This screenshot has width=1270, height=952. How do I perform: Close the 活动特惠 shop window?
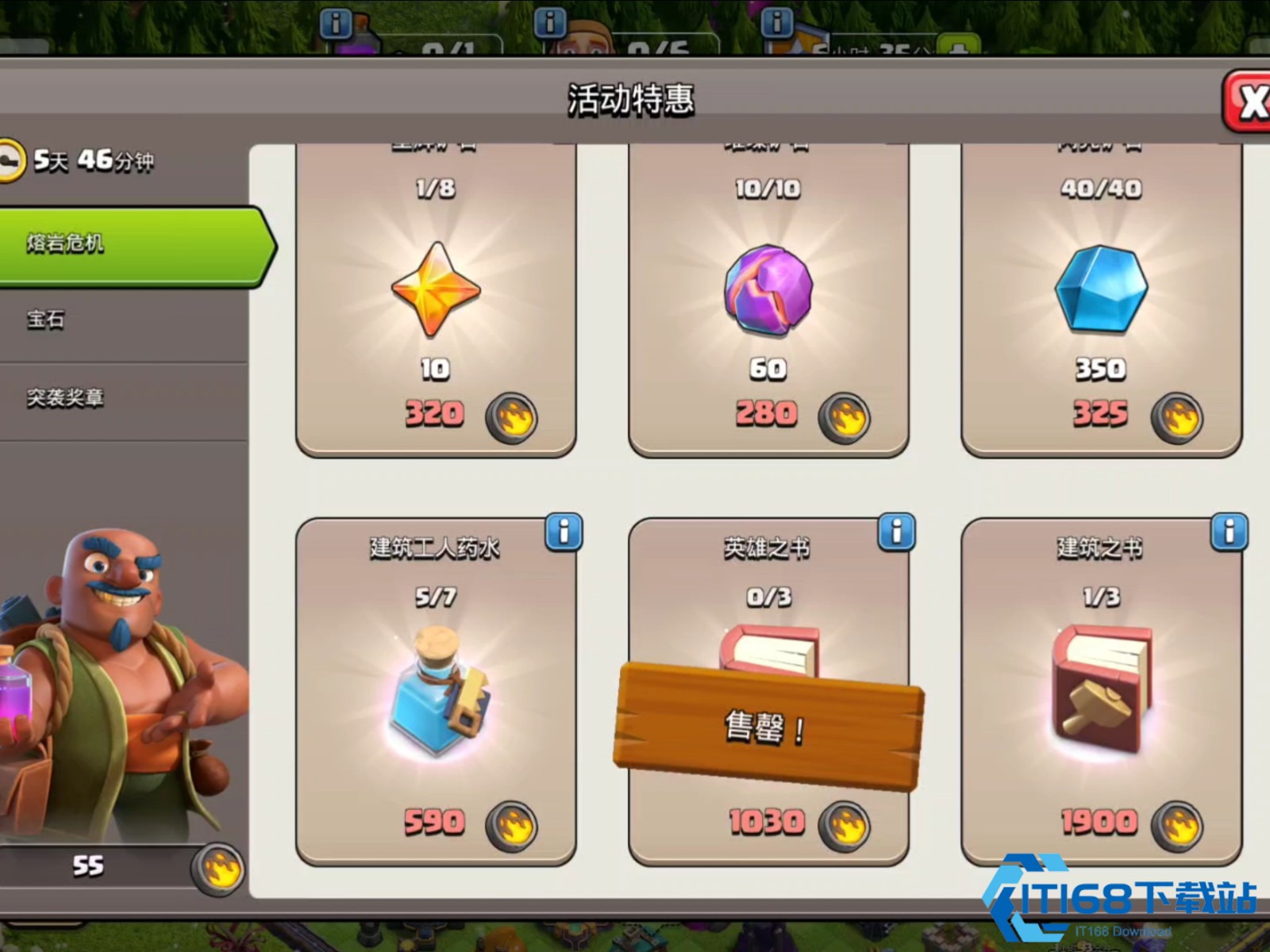click(x=1248, y=102)
